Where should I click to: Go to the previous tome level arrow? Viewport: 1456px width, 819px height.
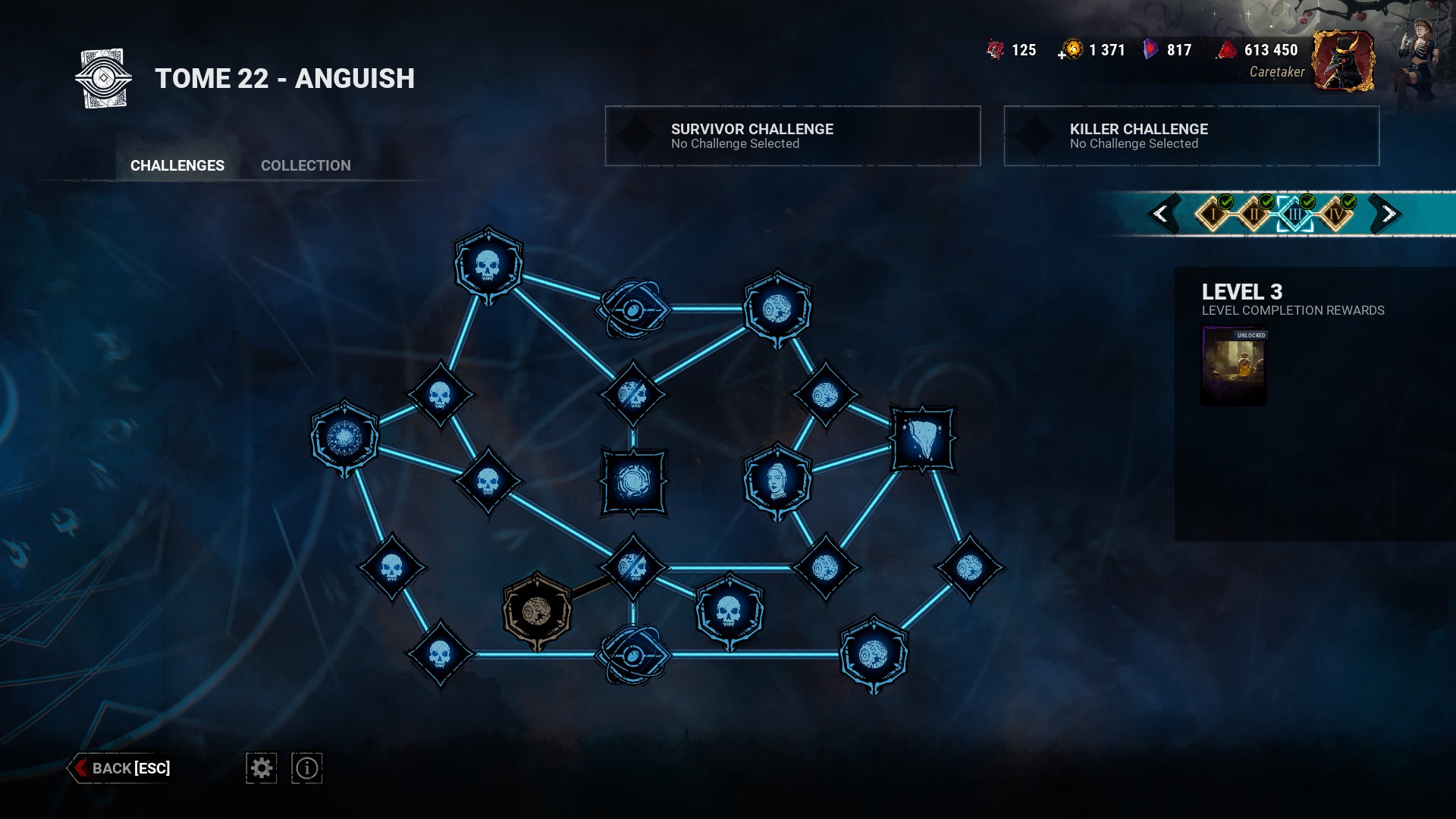(1161, 214)
